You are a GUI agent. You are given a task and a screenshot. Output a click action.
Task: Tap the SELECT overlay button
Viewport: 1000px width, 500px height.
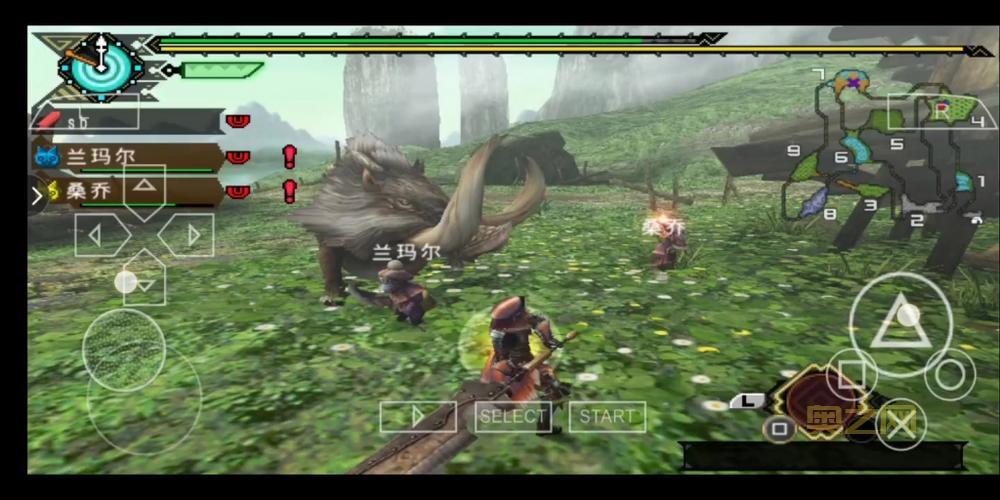point(513,416)
